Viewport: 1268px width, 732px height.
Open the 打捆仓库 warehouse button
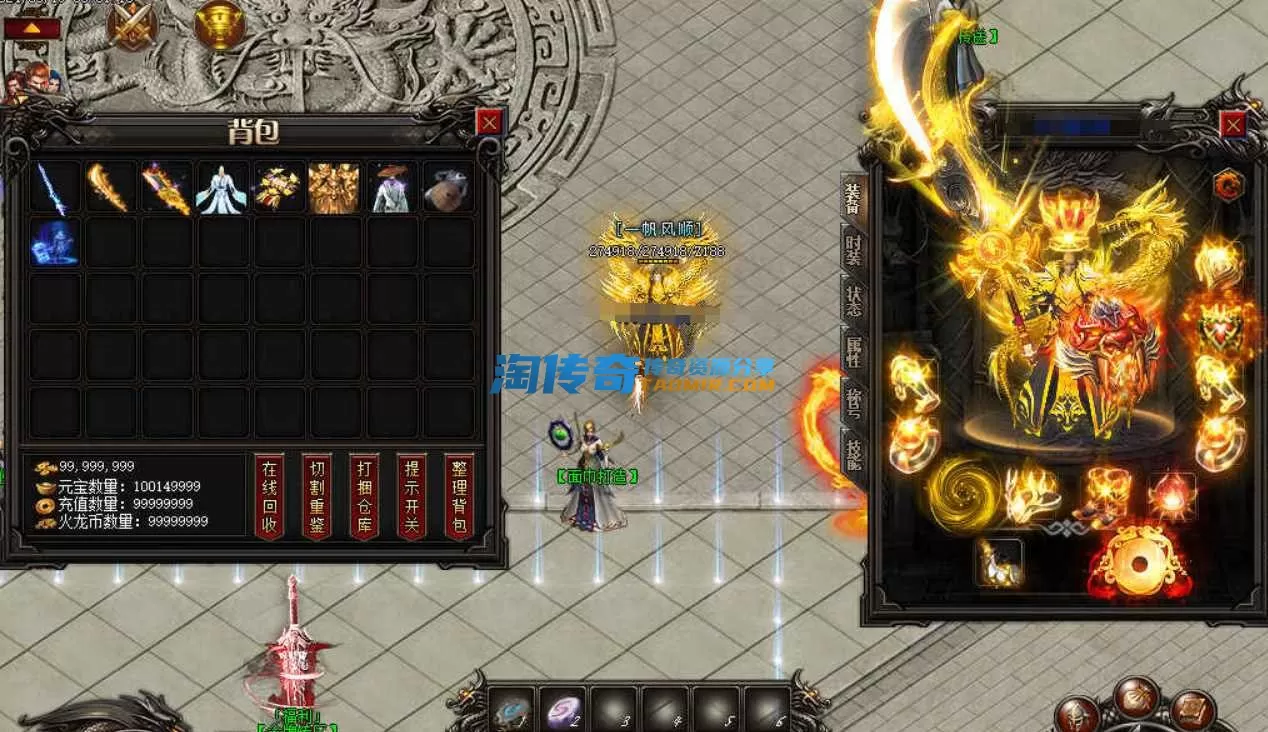363,497
